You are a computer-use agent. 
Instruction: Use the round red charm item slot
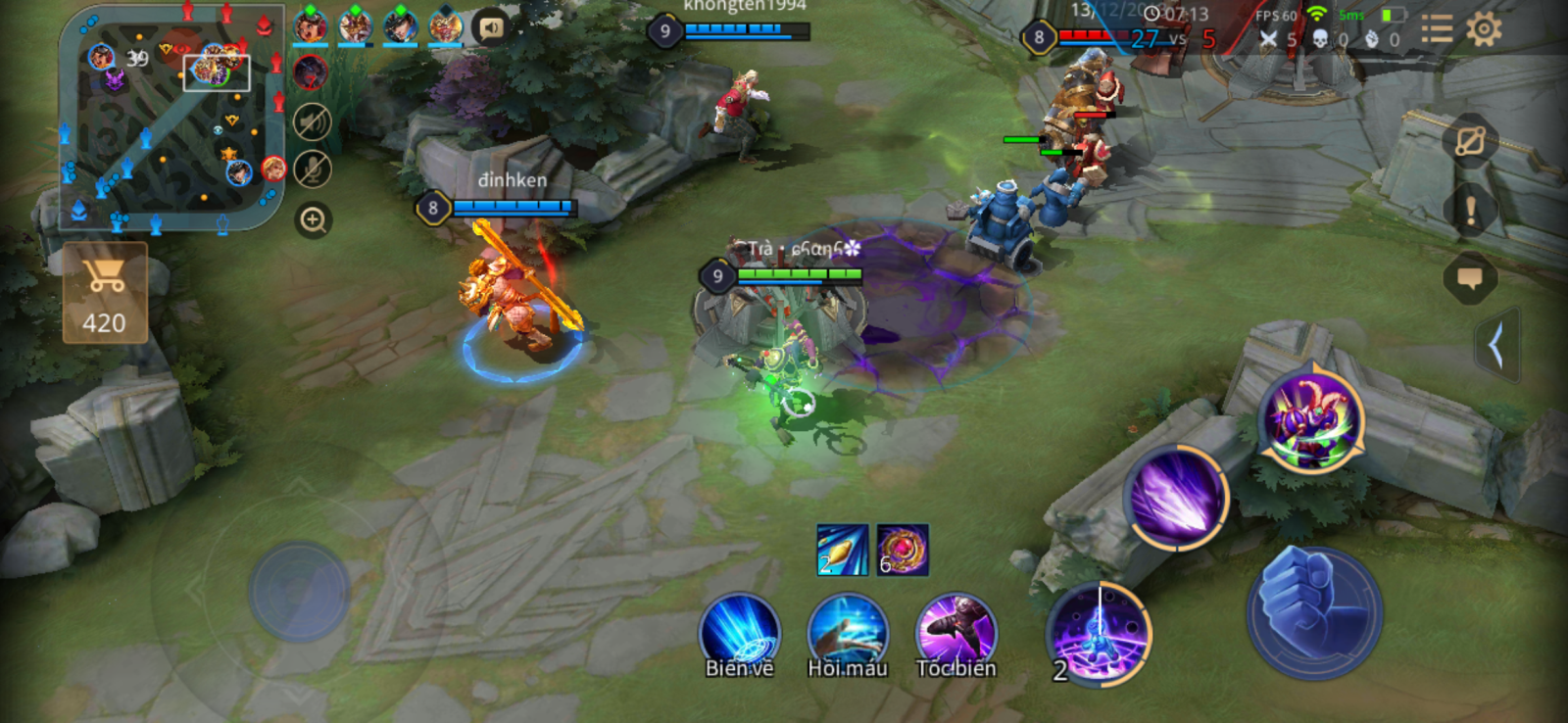coord(903,550)
